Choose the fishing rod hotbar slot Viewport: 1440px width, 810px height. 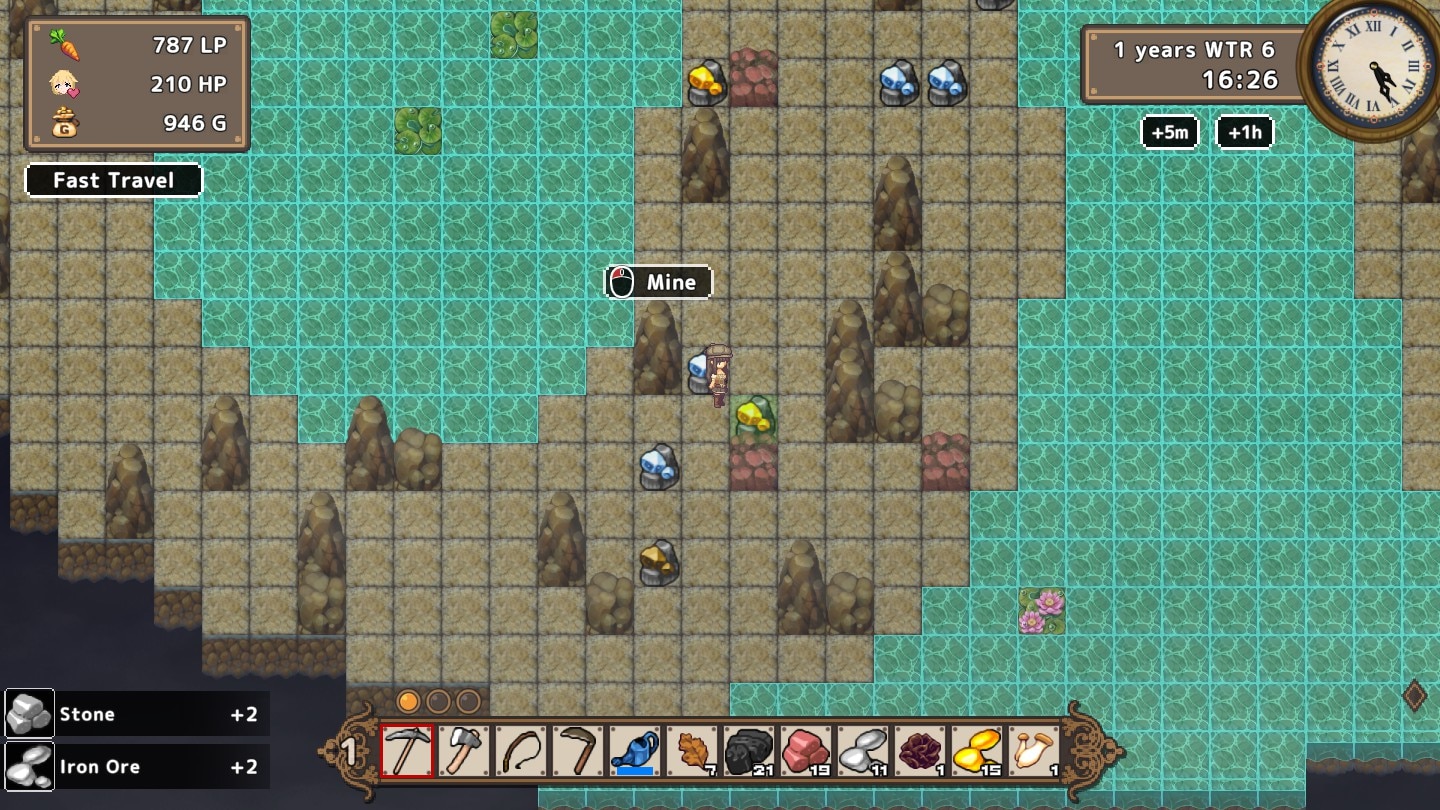[x=521, y=751]
